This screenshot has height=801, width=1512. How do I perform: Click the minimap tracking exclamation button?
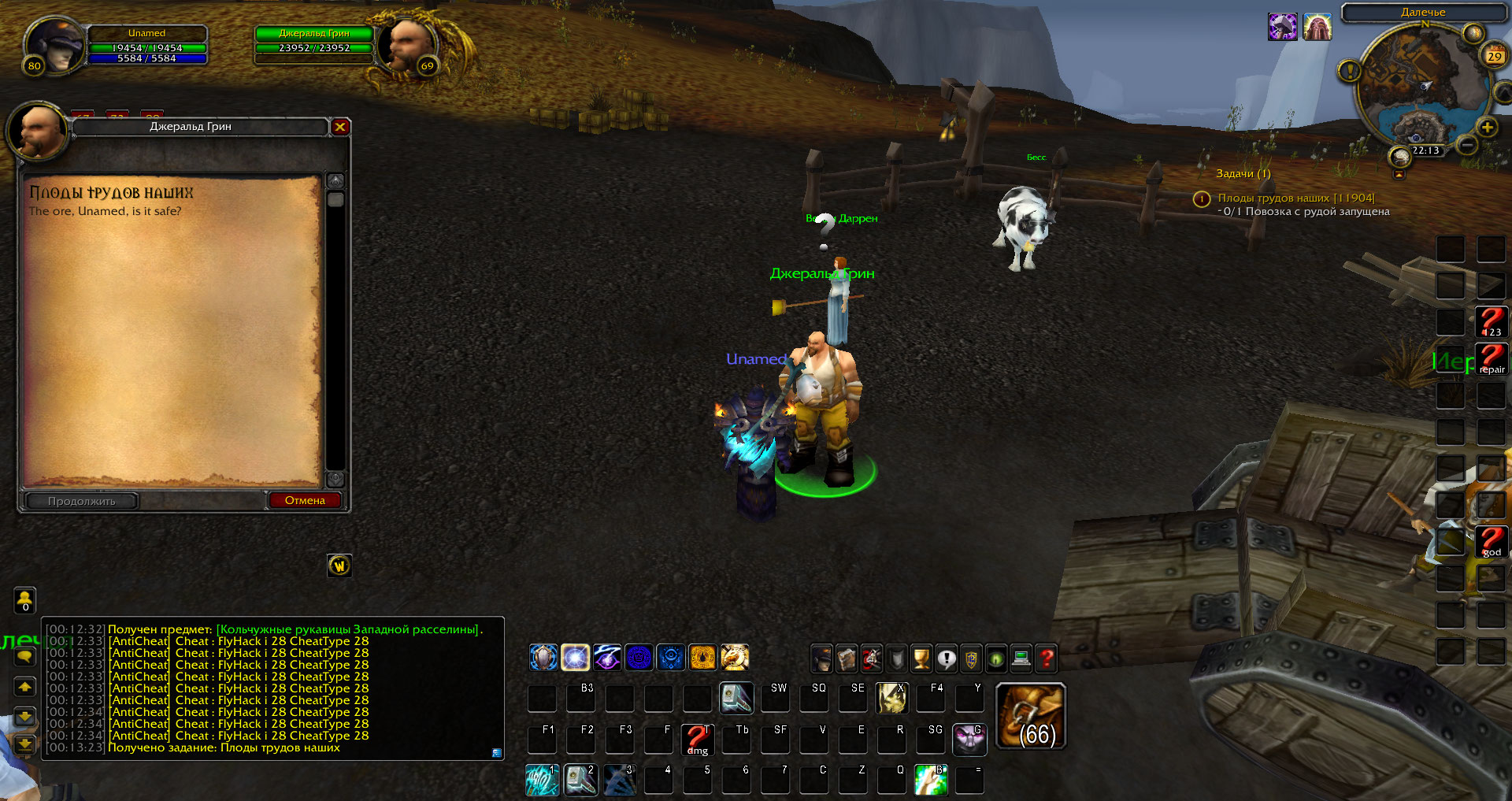(x=1350, y=72)
